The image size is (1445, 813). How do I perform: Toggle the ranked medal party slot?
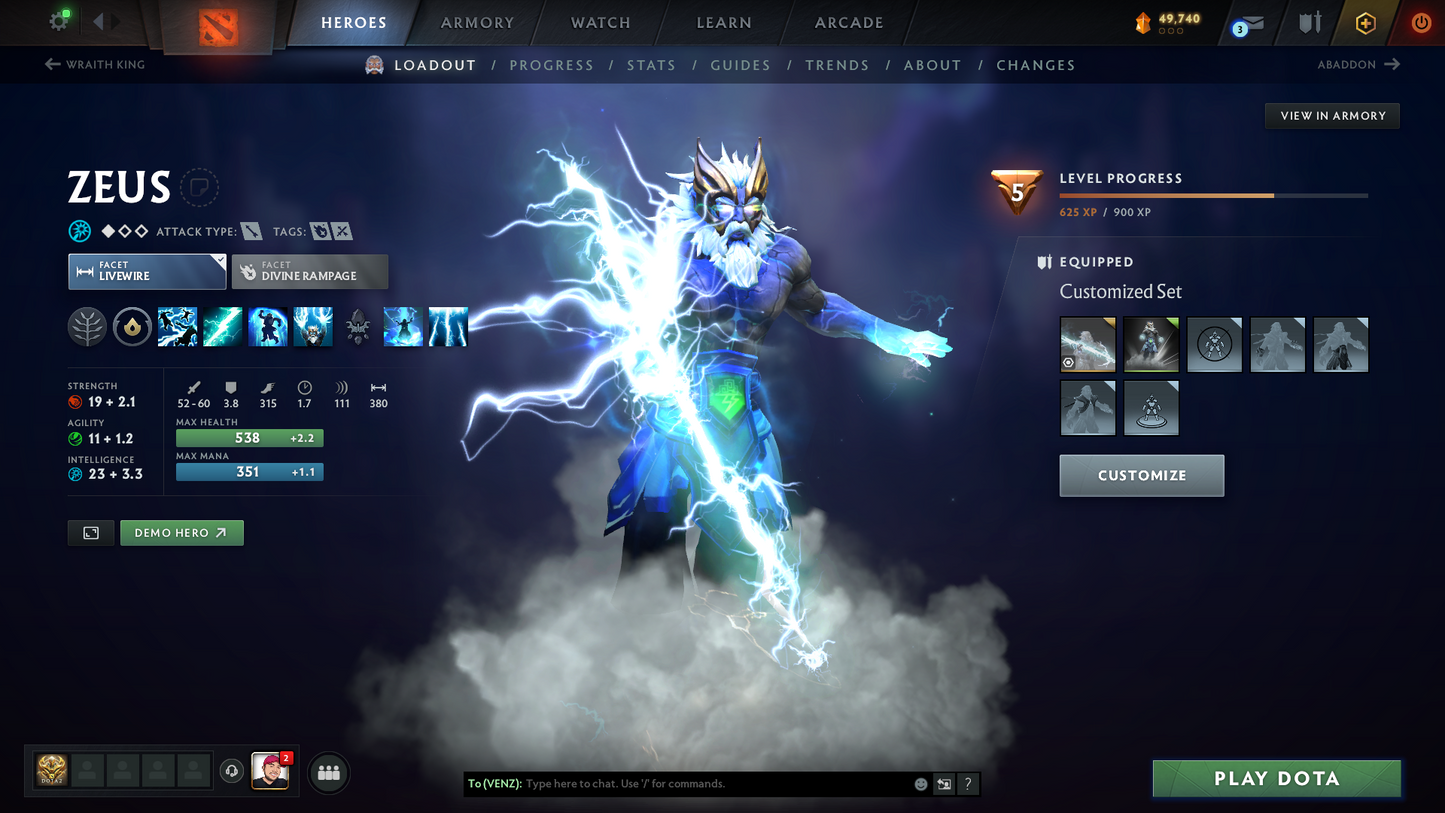click(x=51, y=771)
